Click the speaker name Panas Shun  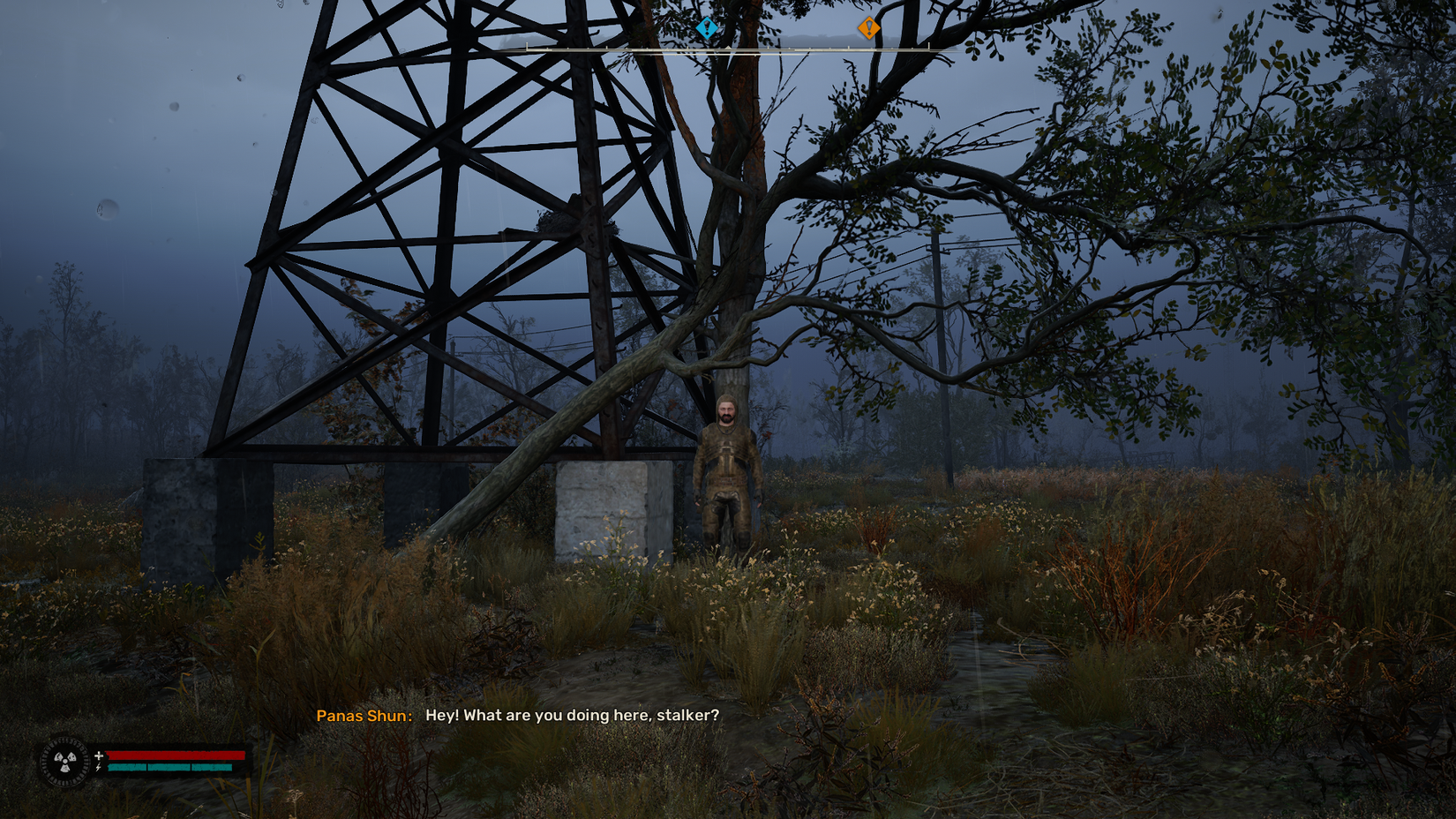coord(364,716)
